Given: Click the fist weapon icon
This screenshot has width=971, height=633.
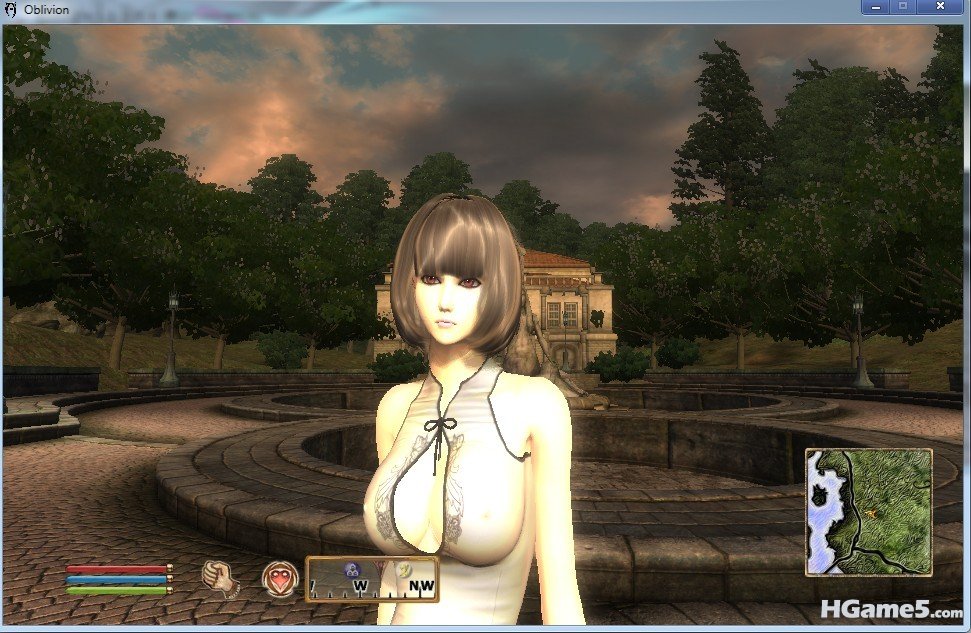Looking at the screenshot, I should pos(218,576).
